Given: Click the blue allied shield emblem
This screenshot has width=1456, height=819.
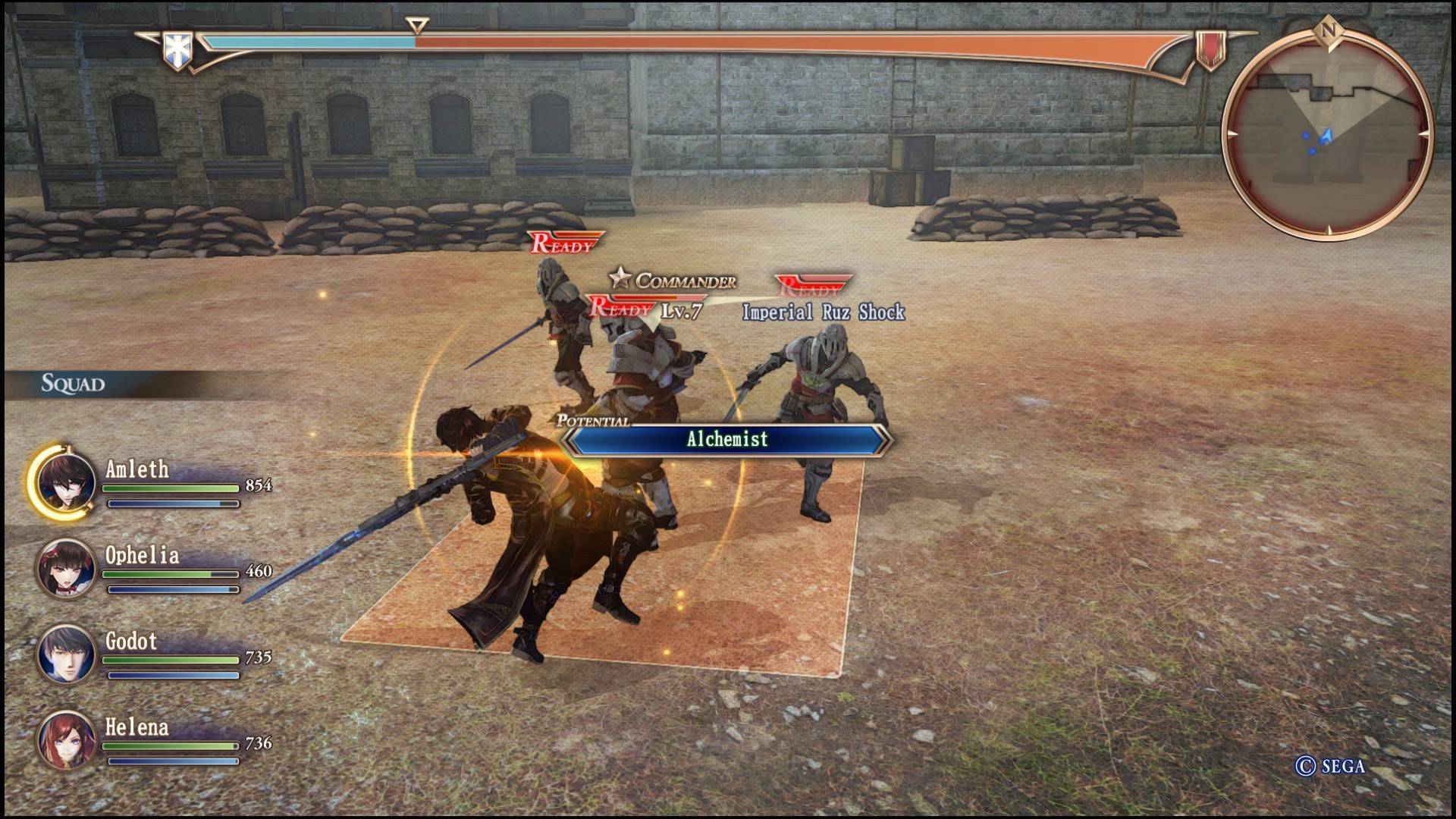Looking at the screenshot, I should click(177, 50).
